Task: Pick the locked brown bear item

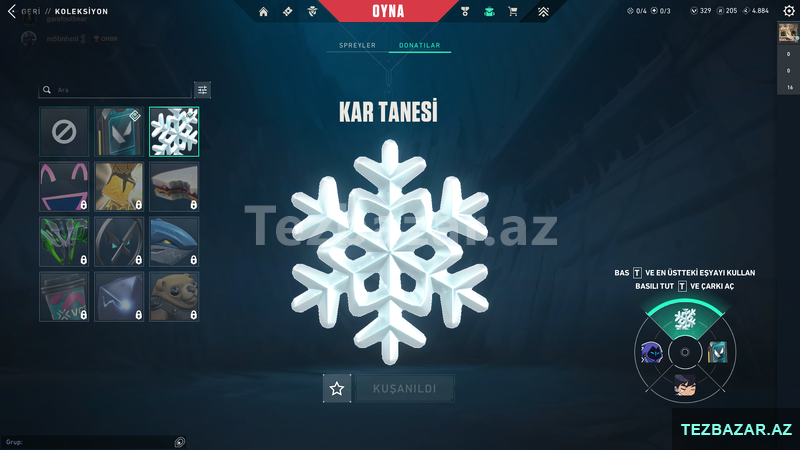Action: coord(174,297)
